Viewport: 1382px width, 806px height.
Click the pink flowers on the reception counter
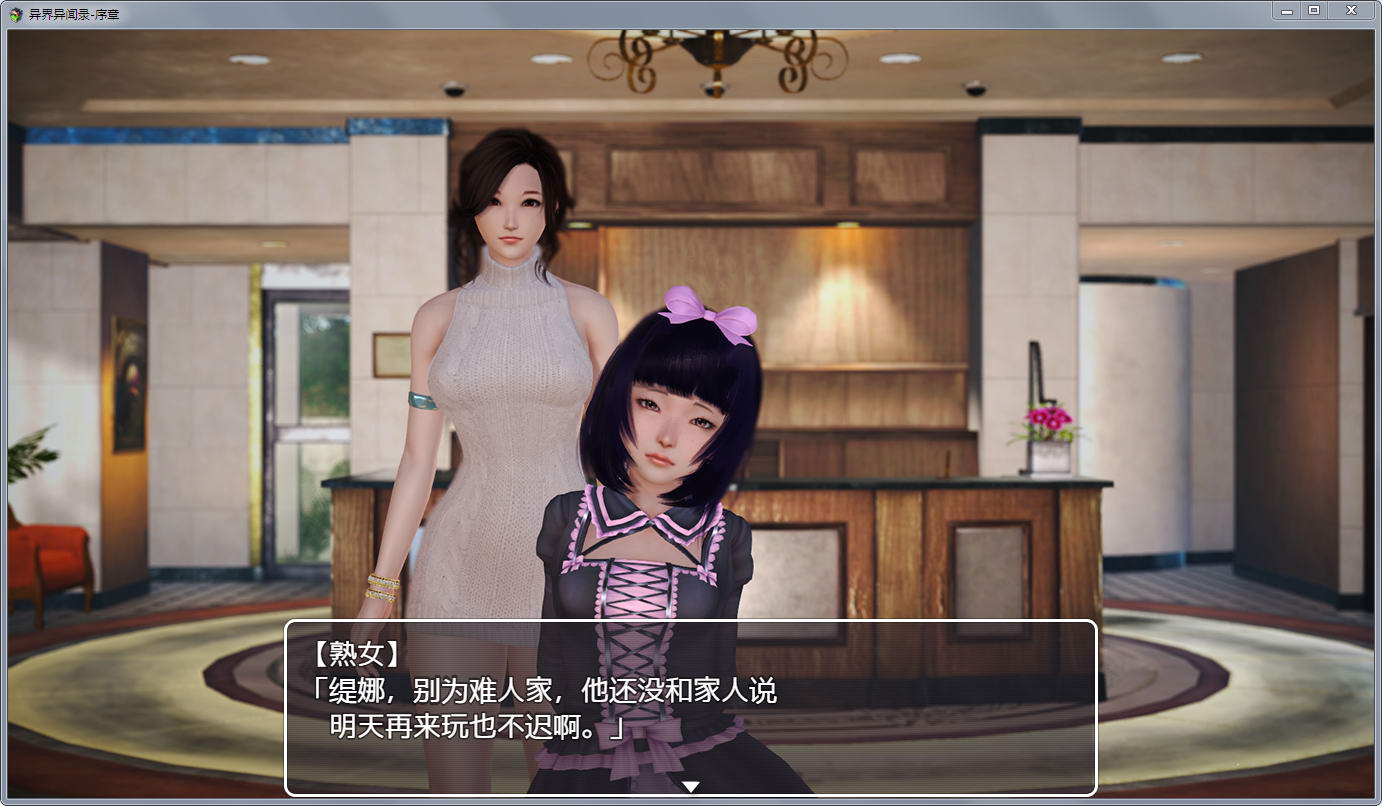(1047, 419)
